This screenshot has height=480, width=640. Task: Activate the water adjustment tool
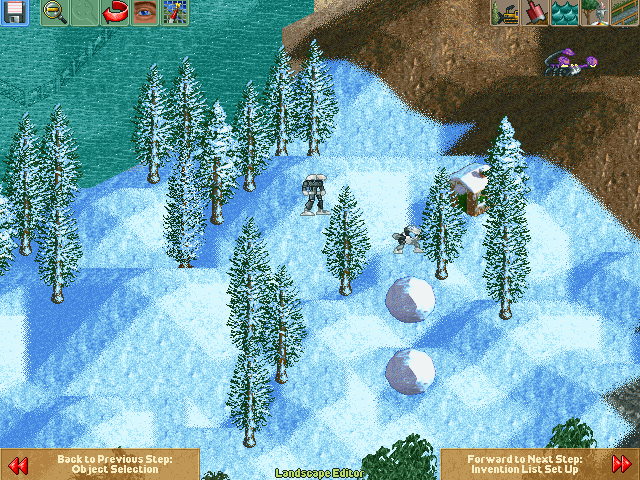click(x=564, y=13)
